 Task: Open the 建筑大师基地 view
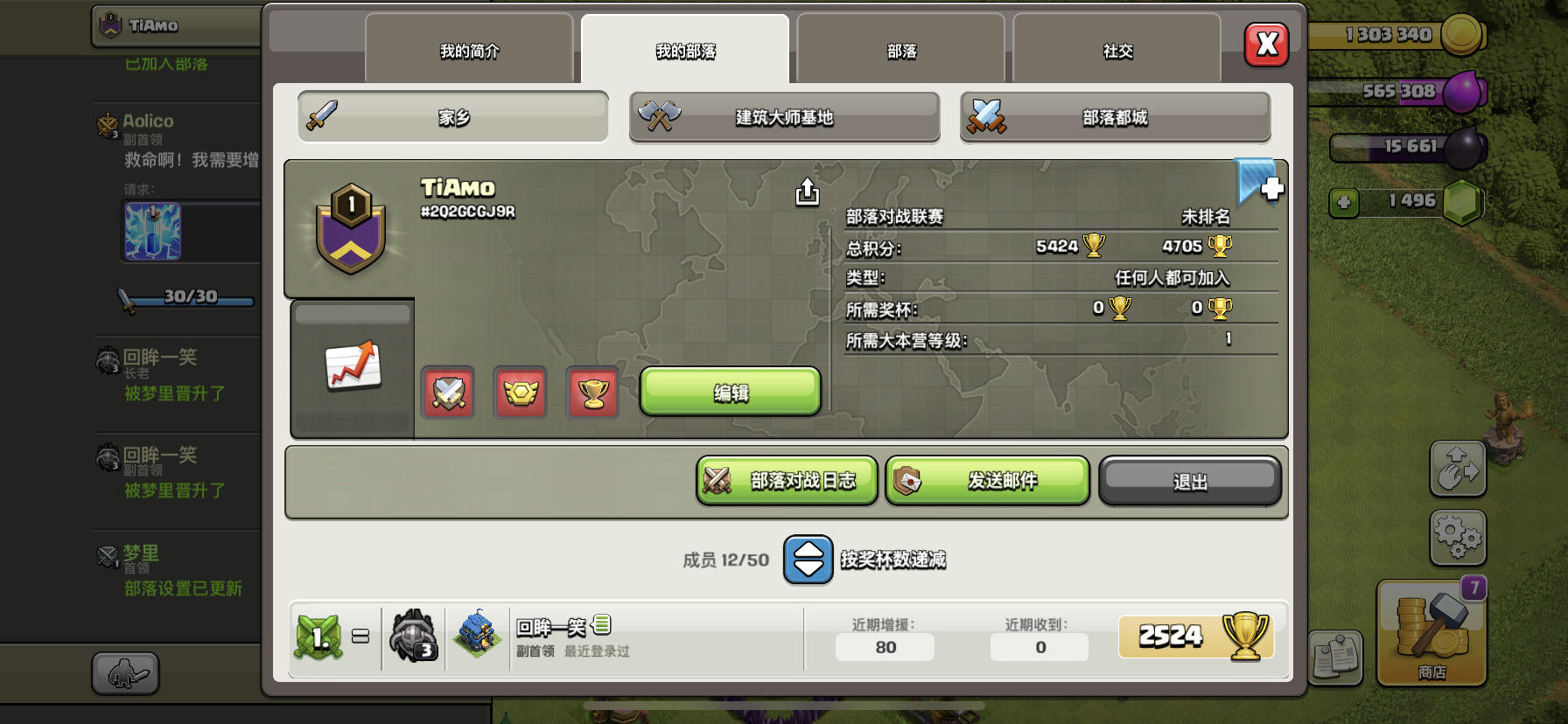tap(783, 116)
